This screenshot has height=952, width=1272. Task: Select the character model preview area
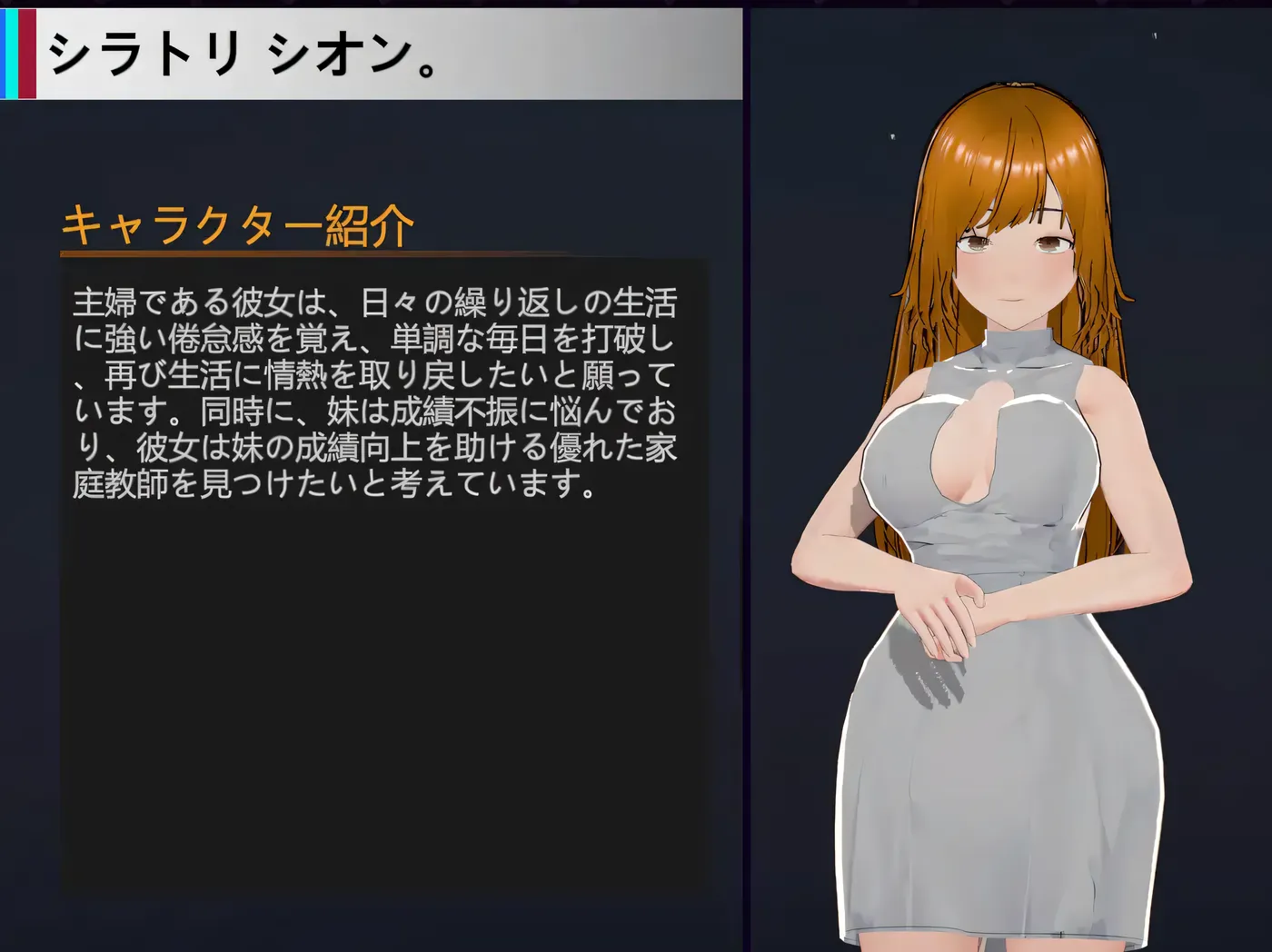[x=1009, y=472]
